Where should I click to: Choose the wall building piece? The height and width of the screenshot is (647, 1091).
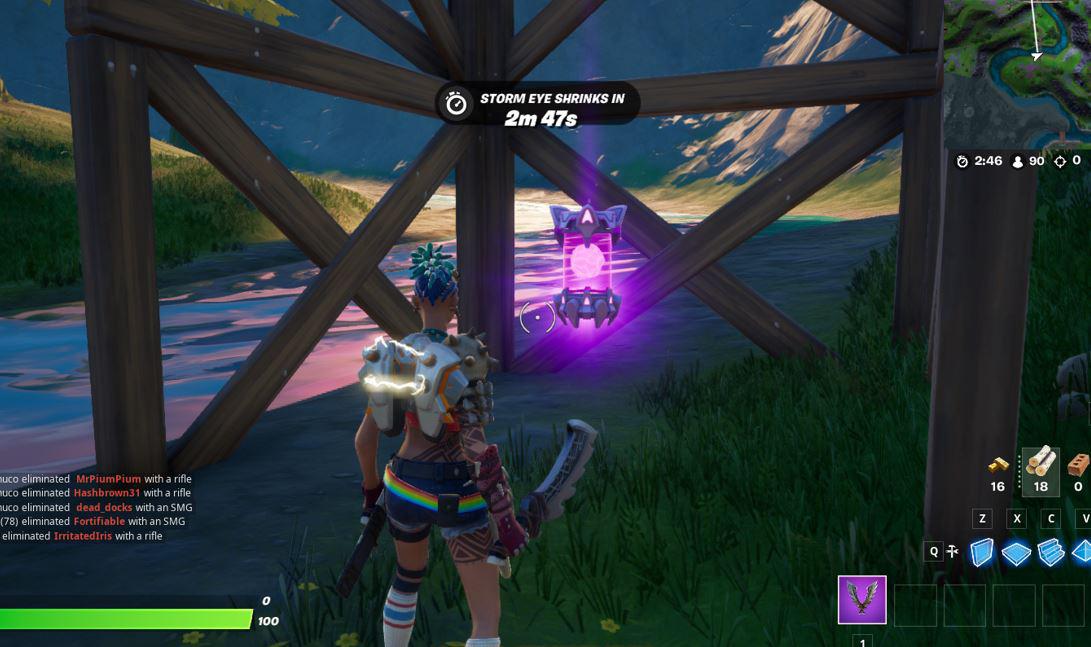point(983,553)
